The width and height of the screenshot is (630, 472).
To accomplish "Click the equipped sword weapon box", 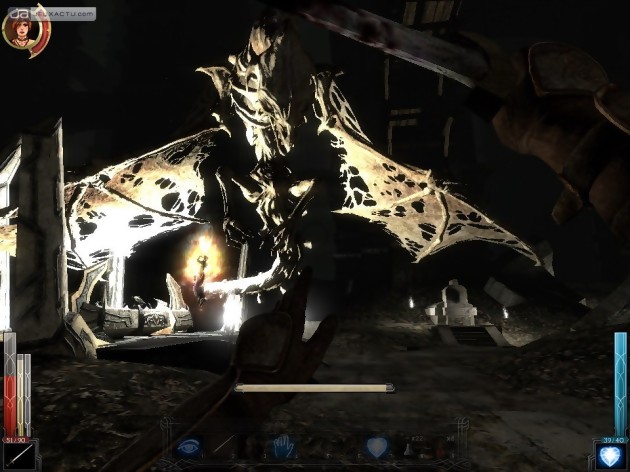I will (18, 455).
